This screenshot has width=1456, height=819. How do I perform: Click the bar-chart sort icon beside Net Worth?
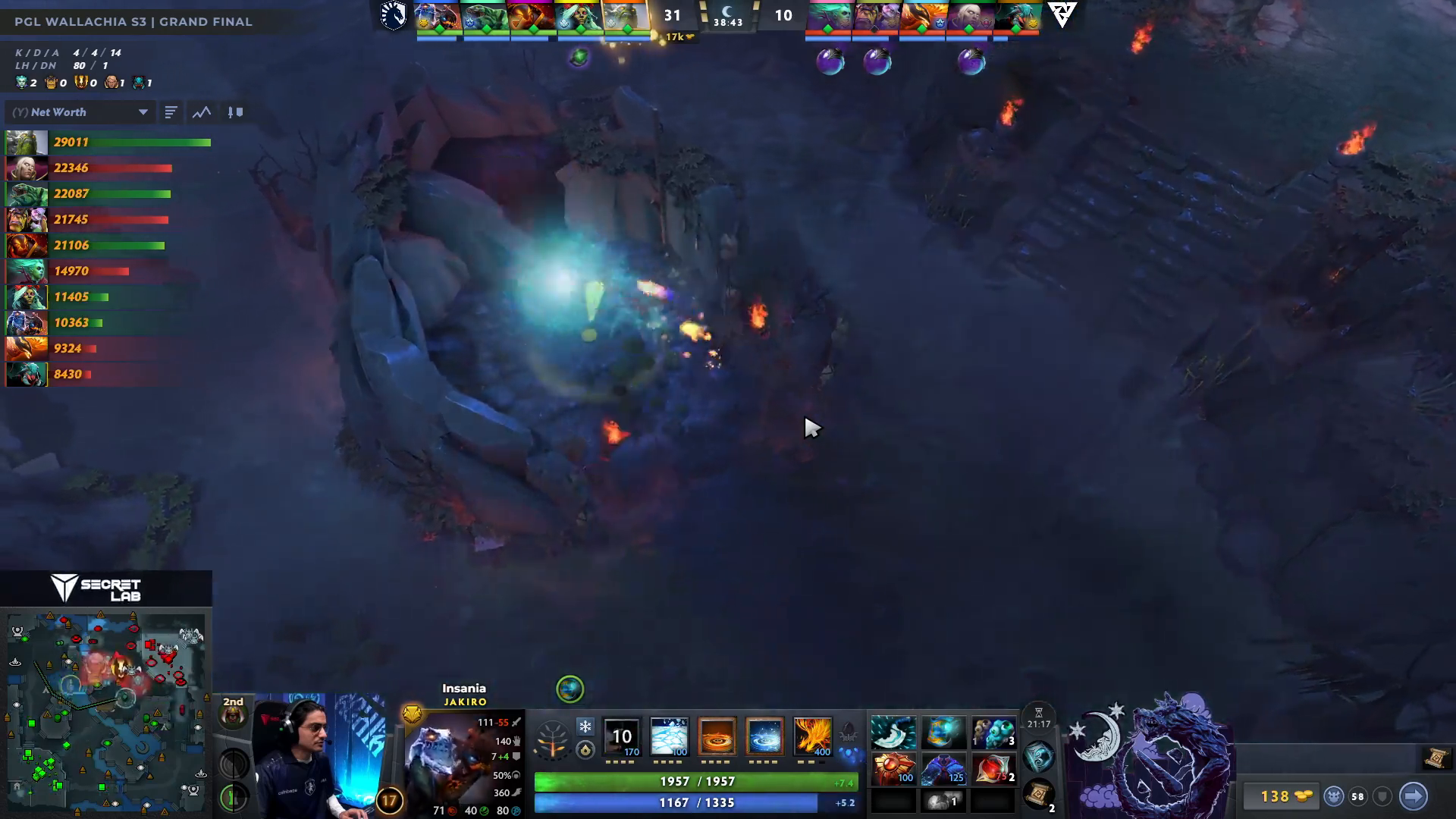click(171, 111)
